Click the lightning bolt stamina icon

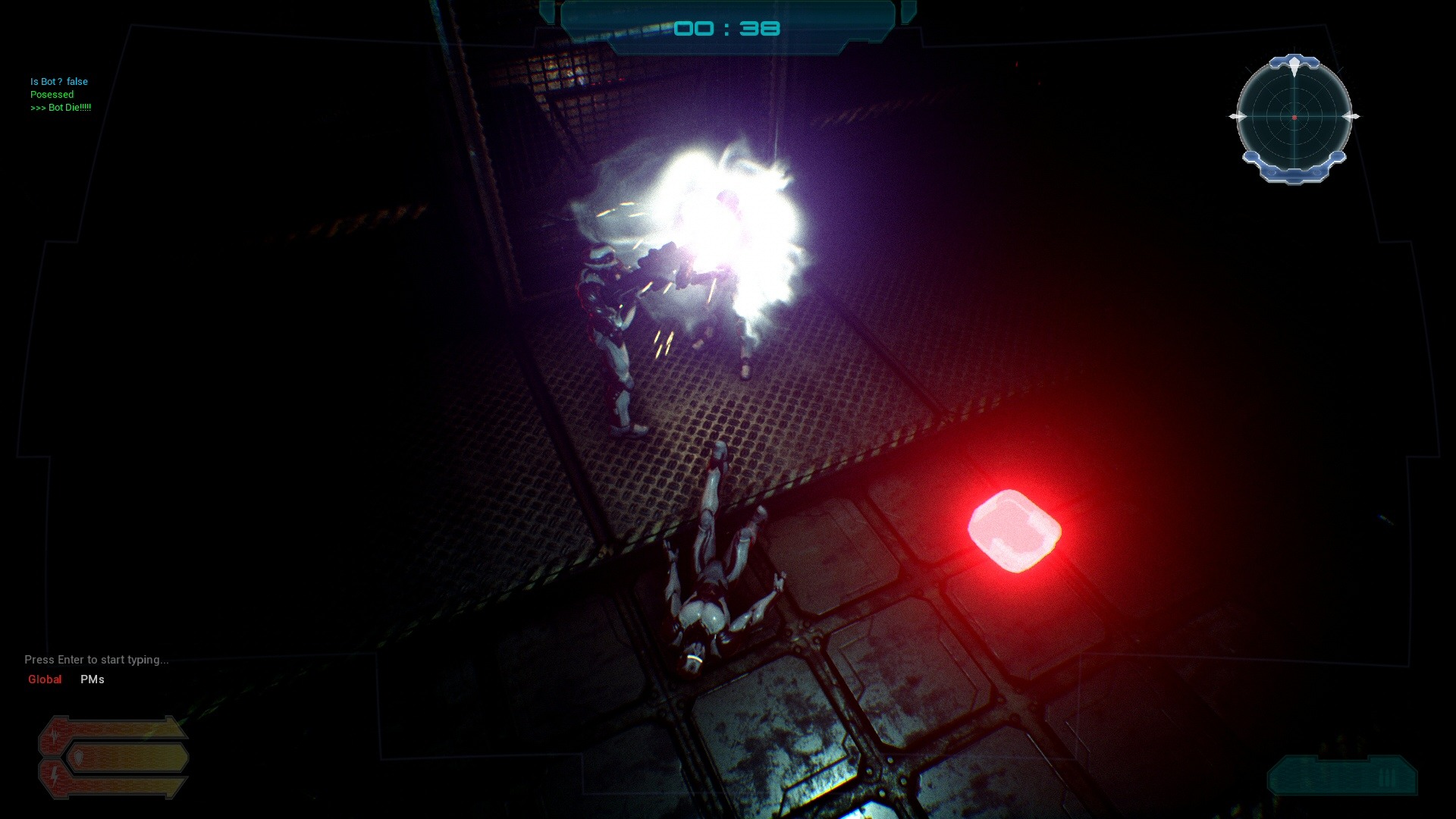point(55,775)
